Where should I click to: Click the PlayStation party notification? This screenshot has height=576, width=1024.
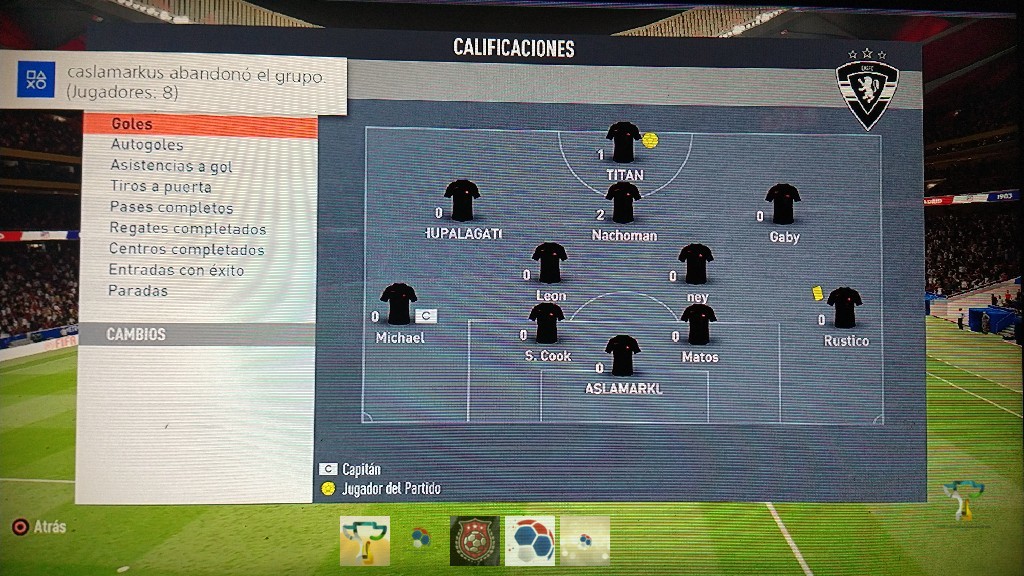click(x=180, y=83)
